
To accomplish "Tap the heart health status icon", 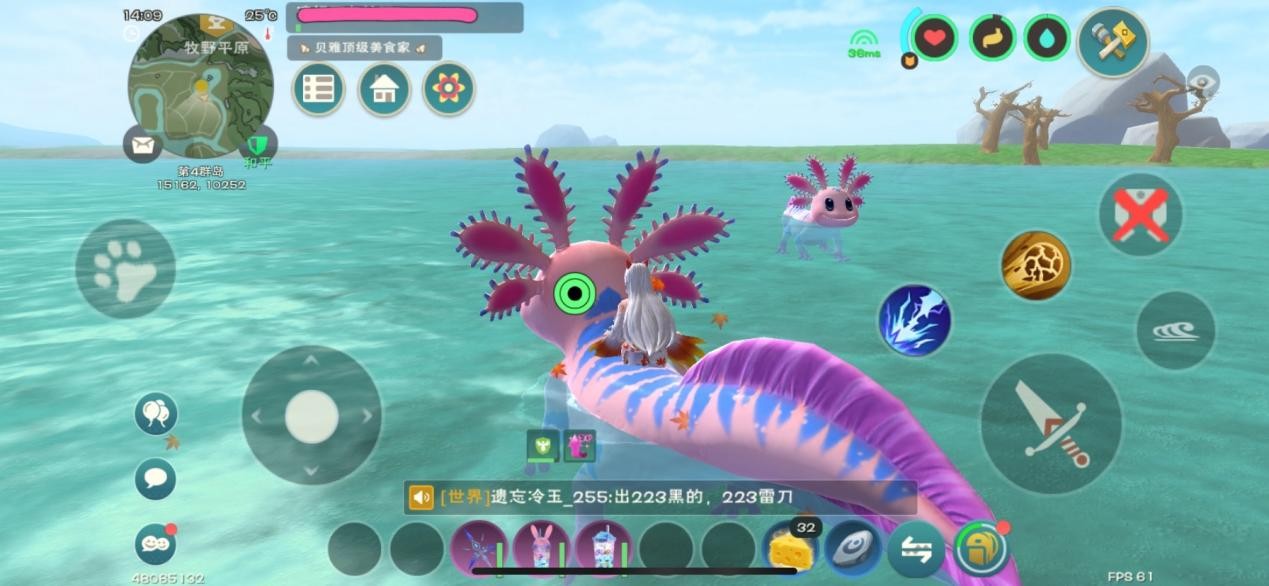I will (x=934, y=38).
